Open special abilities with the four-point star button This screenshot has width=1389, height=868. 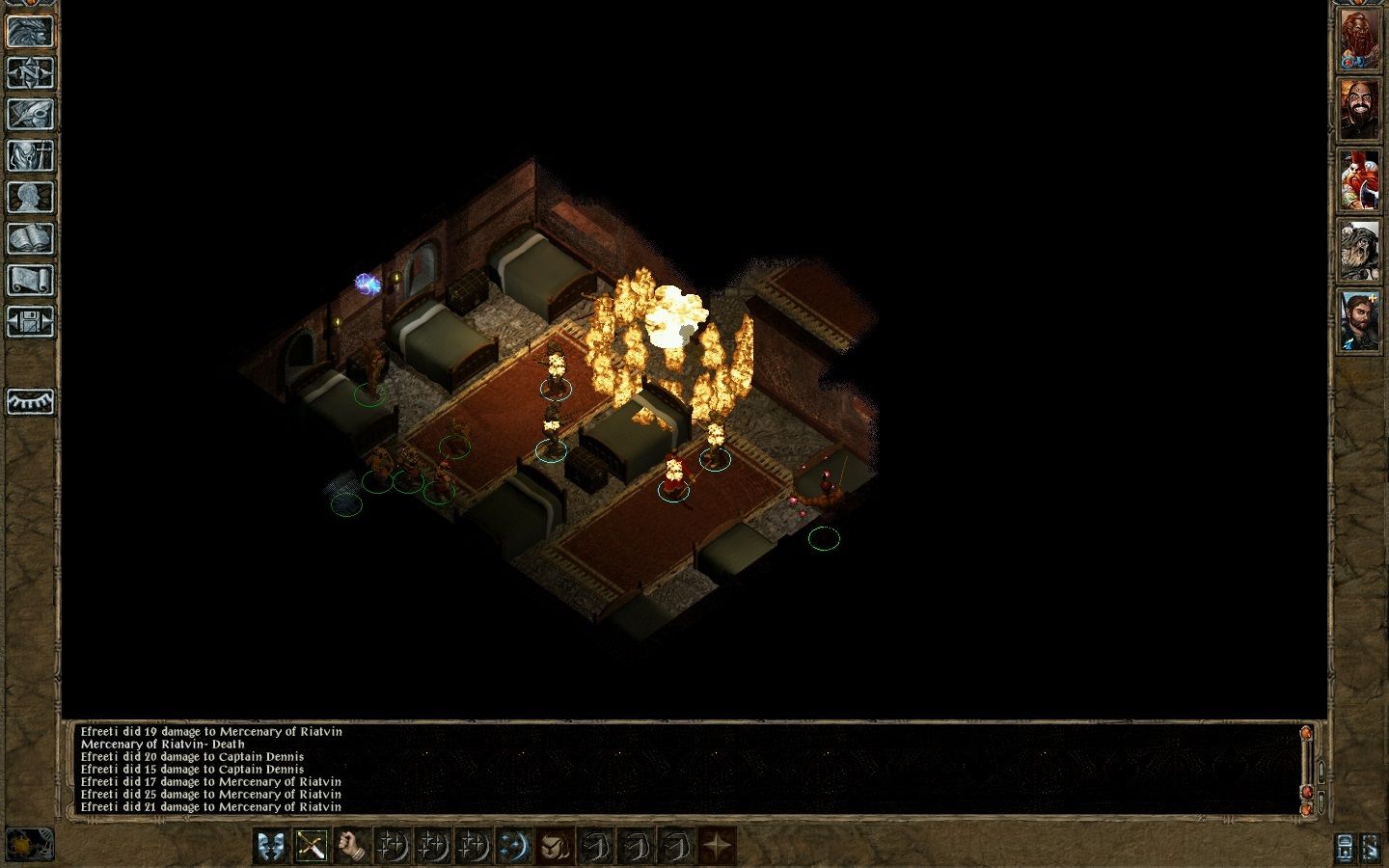coord(717,846)
